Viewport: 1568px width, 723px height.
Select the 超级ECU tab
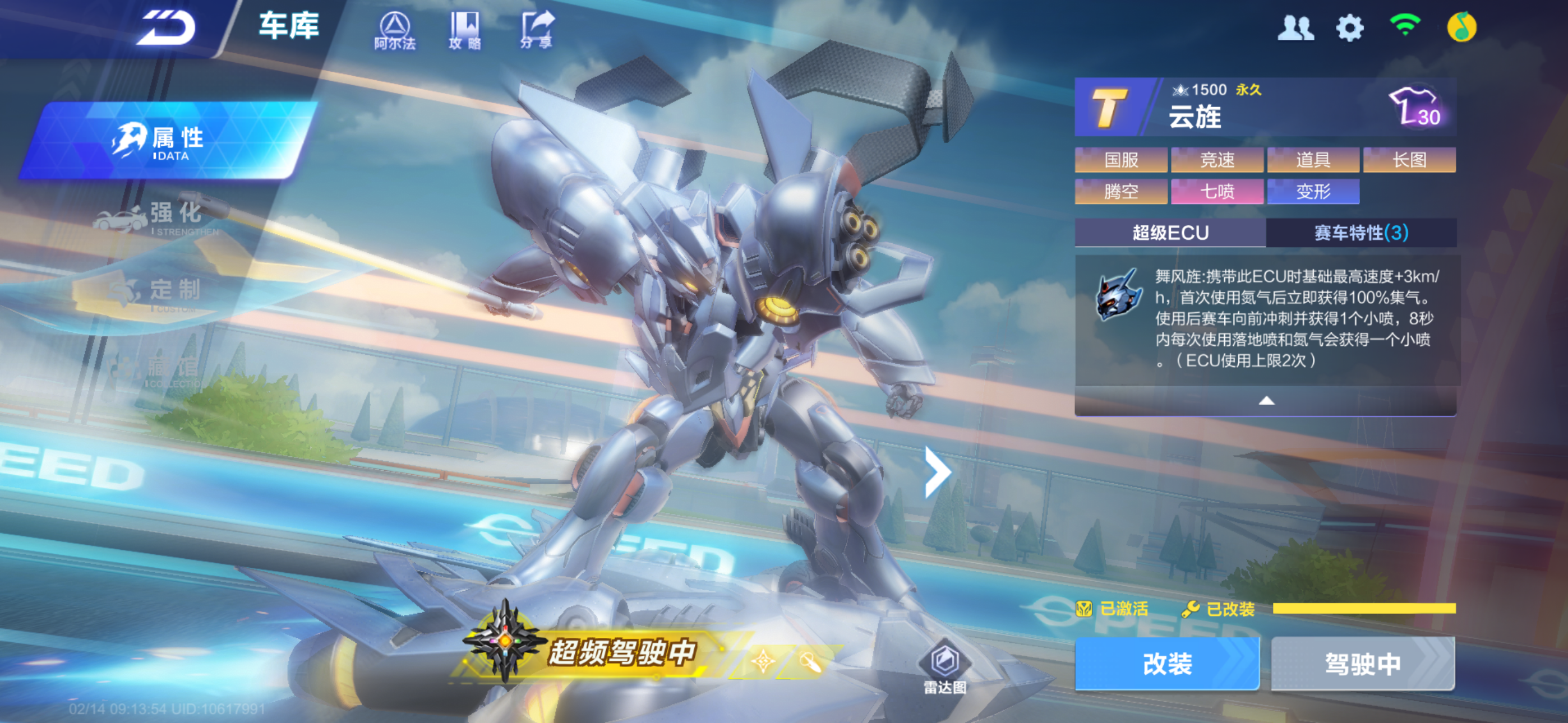(1170, 233)
